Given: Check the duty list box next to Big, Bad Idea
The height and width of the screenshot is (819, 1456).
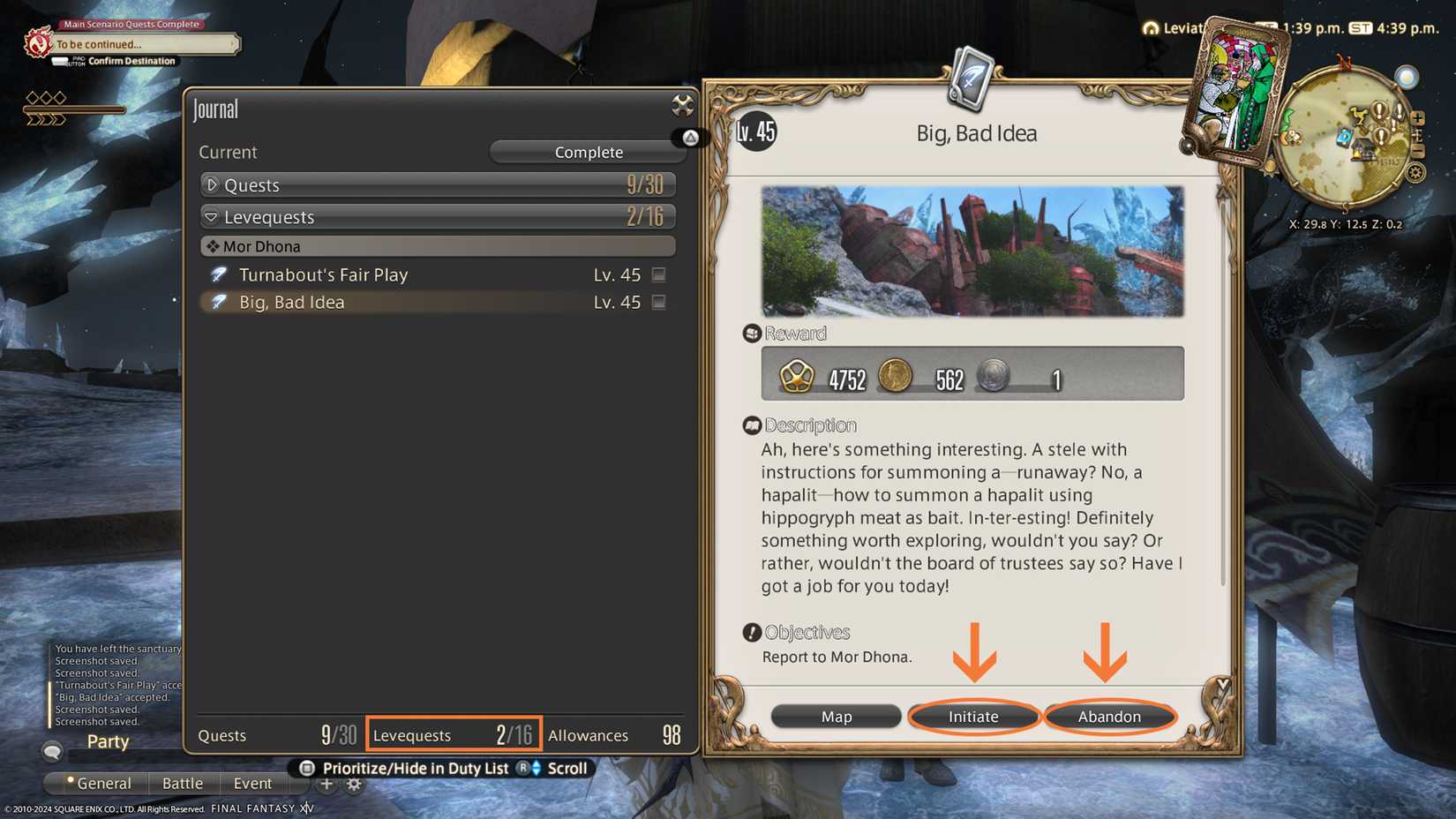Looking at the screenshot, I should click(x=658, y=302).
